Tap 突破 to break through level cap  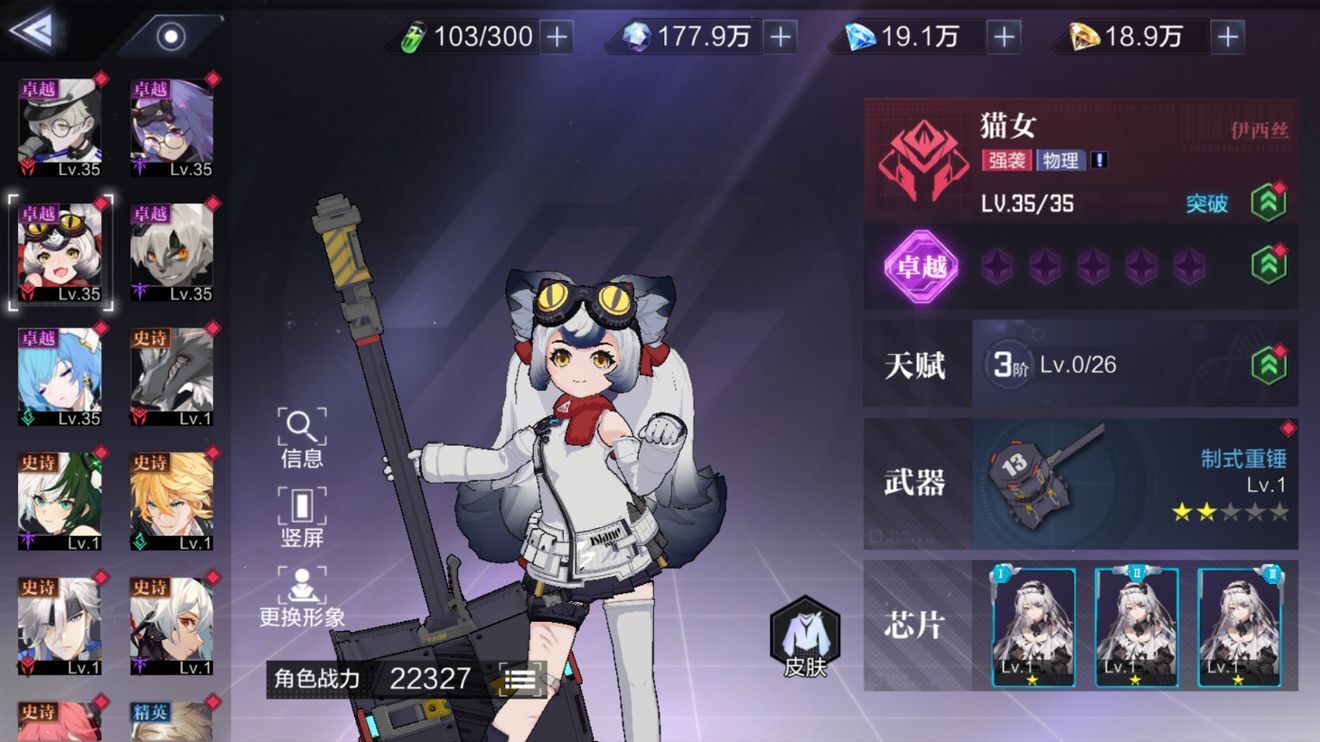point(1207,203)
